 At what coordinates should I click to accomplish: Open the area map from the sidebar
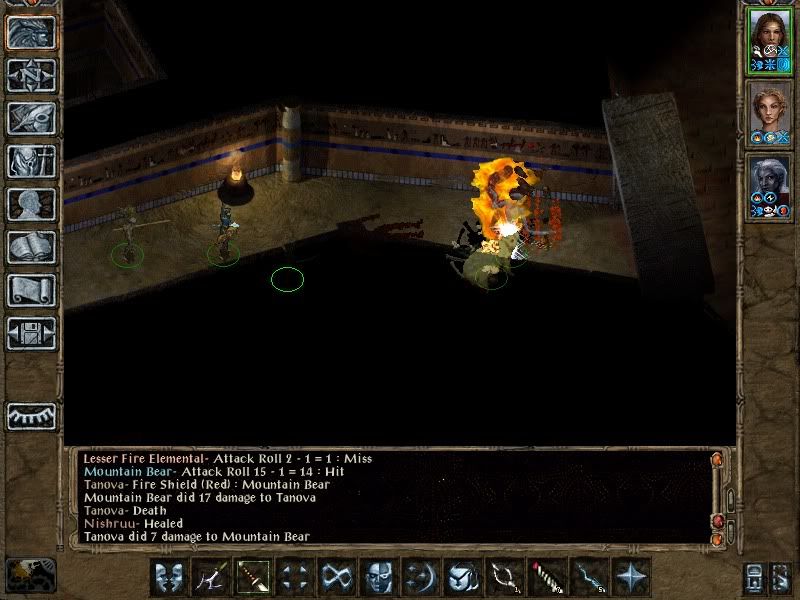click(31, 75)
